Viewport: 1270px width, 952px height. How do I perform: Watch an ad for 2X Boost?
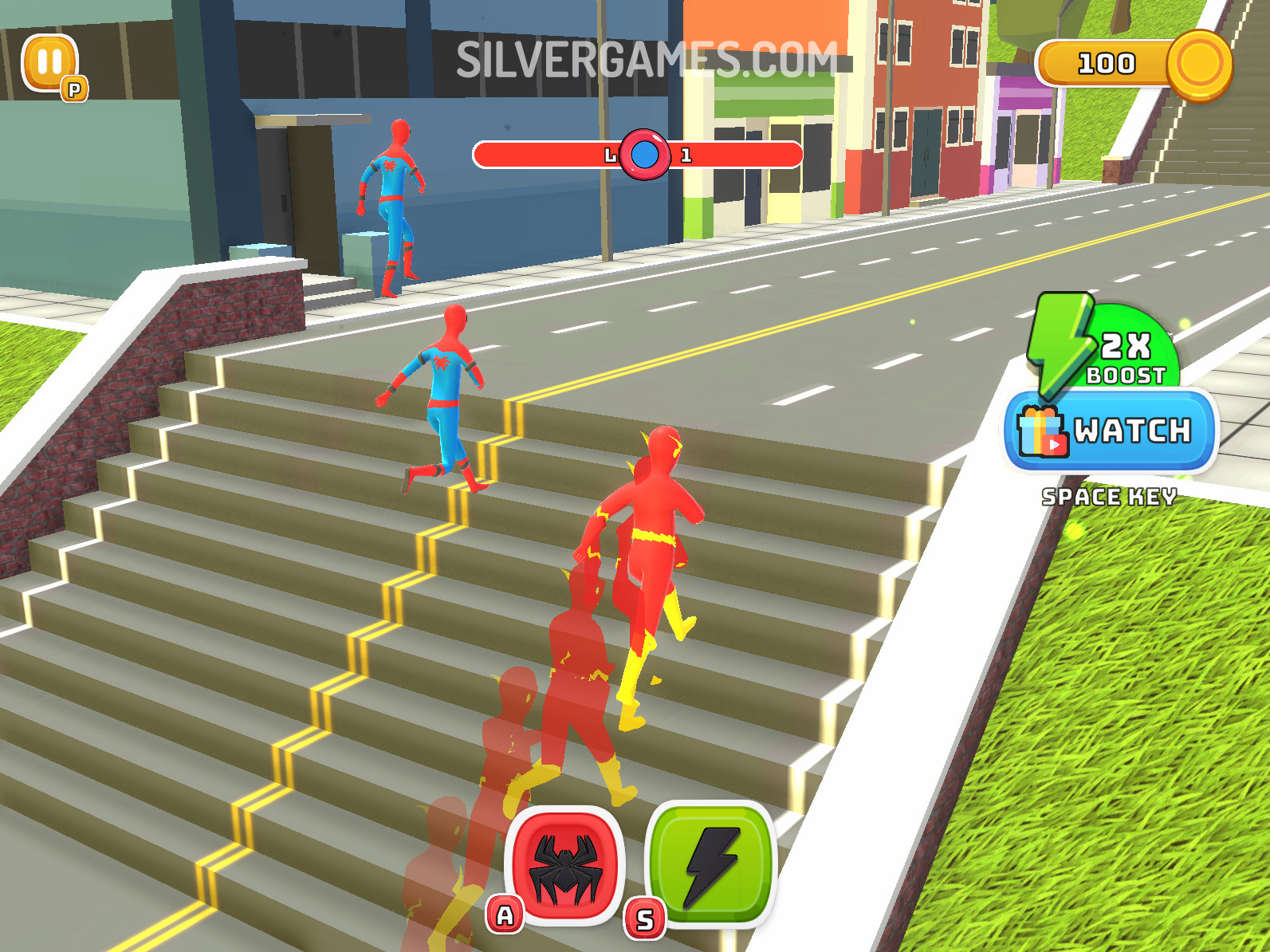point(1111,431)
